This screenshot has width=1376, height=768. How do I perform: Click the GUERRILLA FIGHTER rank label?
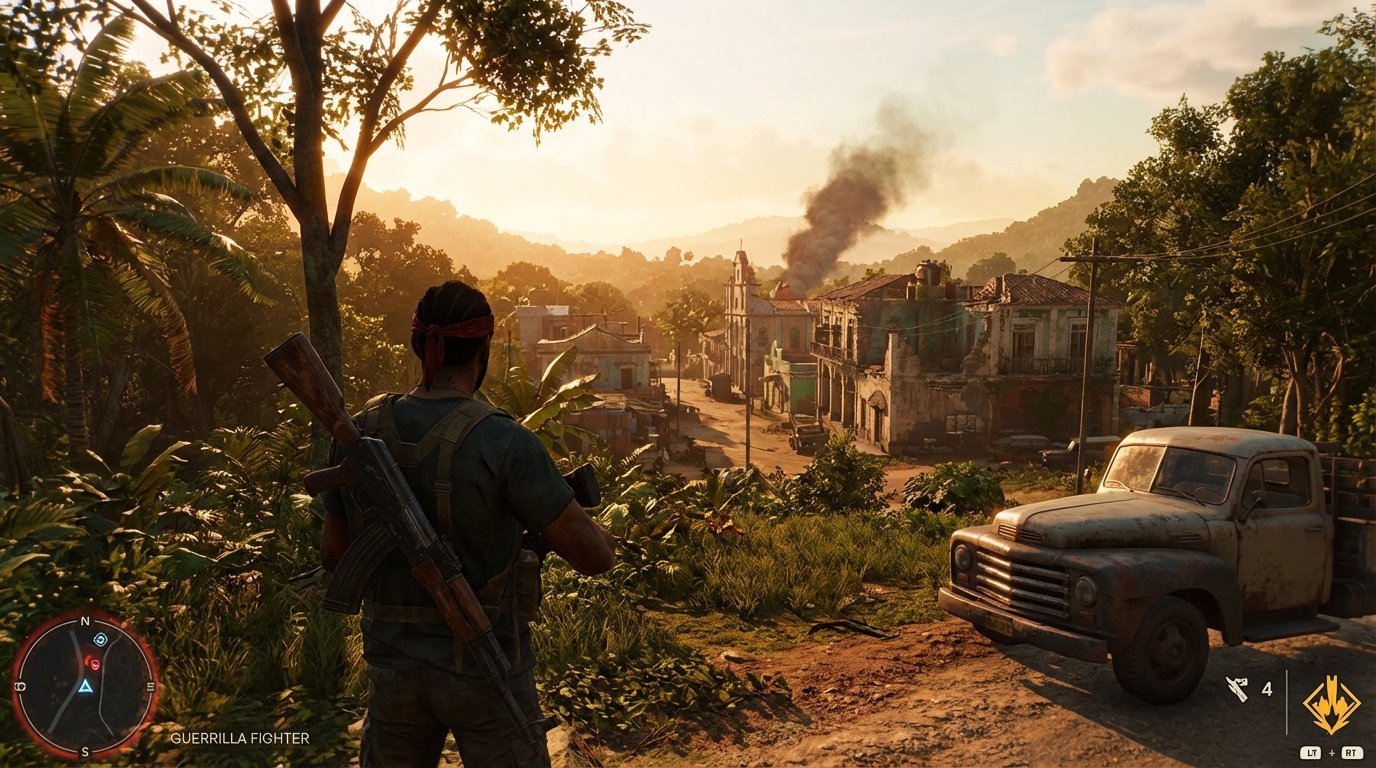[x=240, y=740]
